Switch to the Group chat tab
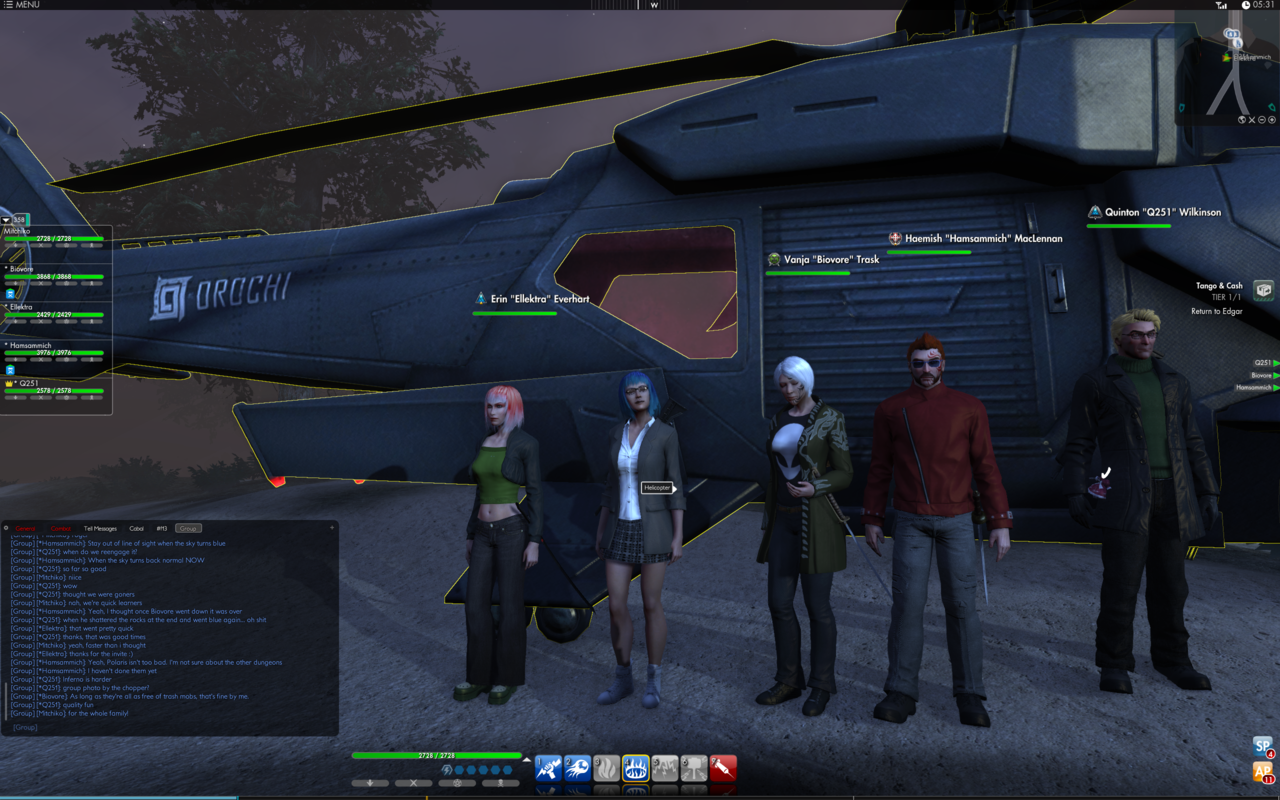The height and width of the screenshot is (800, 1280). tap(188, 528)
